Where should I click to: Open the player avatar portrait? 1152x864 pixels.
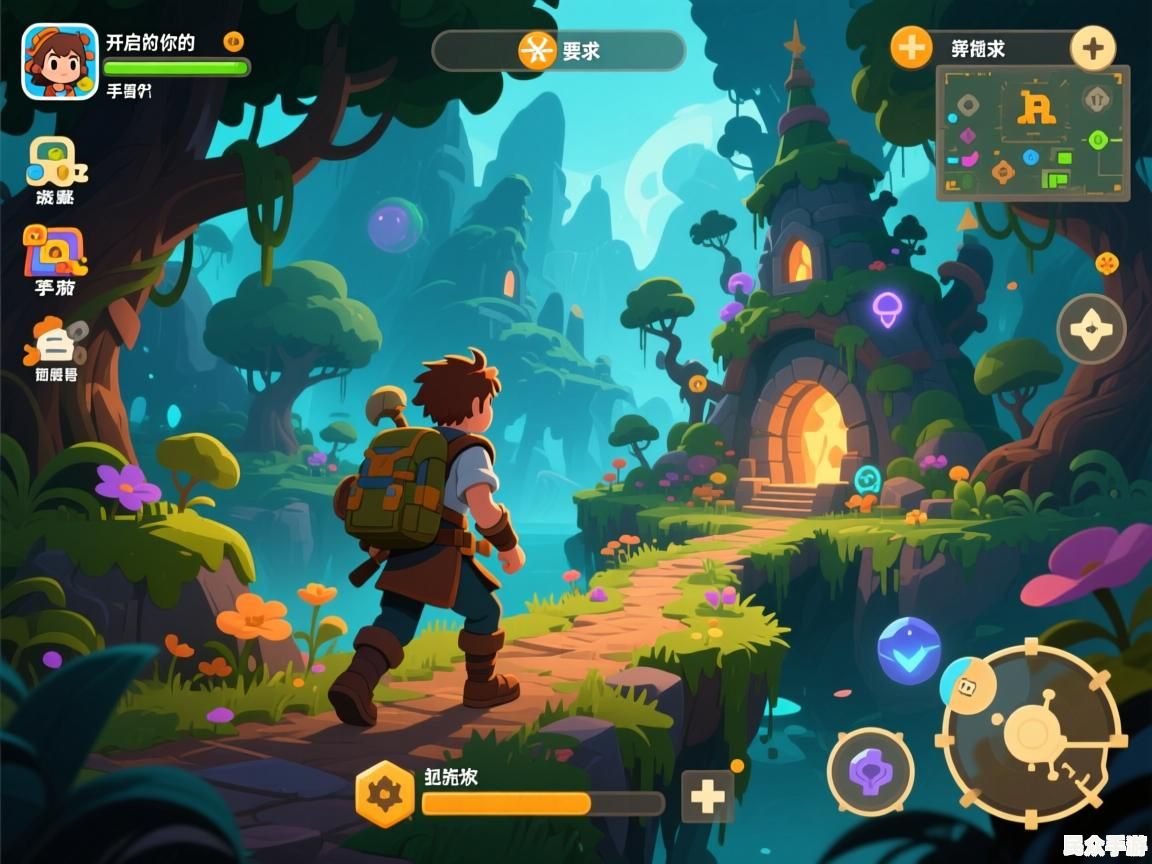(x=60, y=61)
